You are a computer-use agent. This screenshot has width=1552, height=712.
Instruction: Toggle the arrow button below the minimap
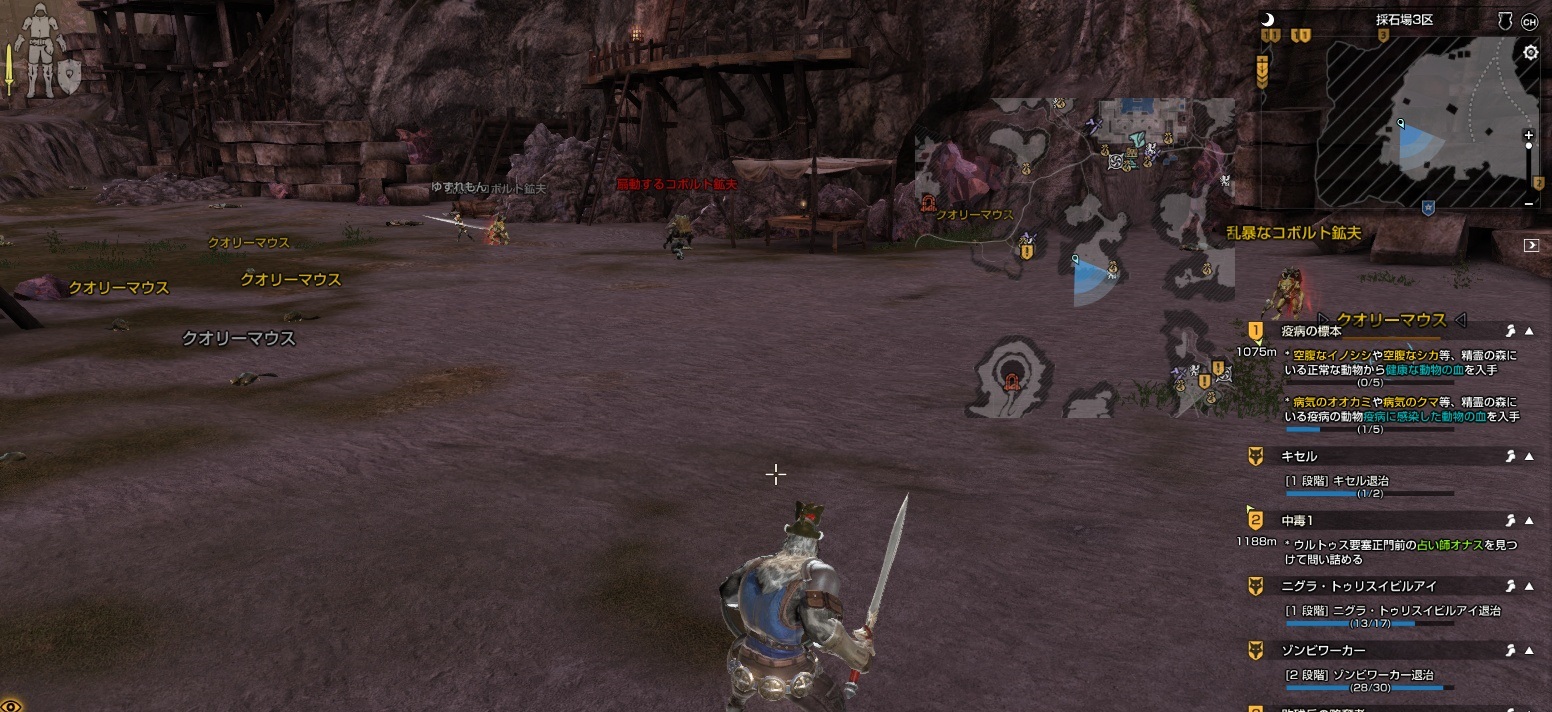click(x=1530, y=245)
